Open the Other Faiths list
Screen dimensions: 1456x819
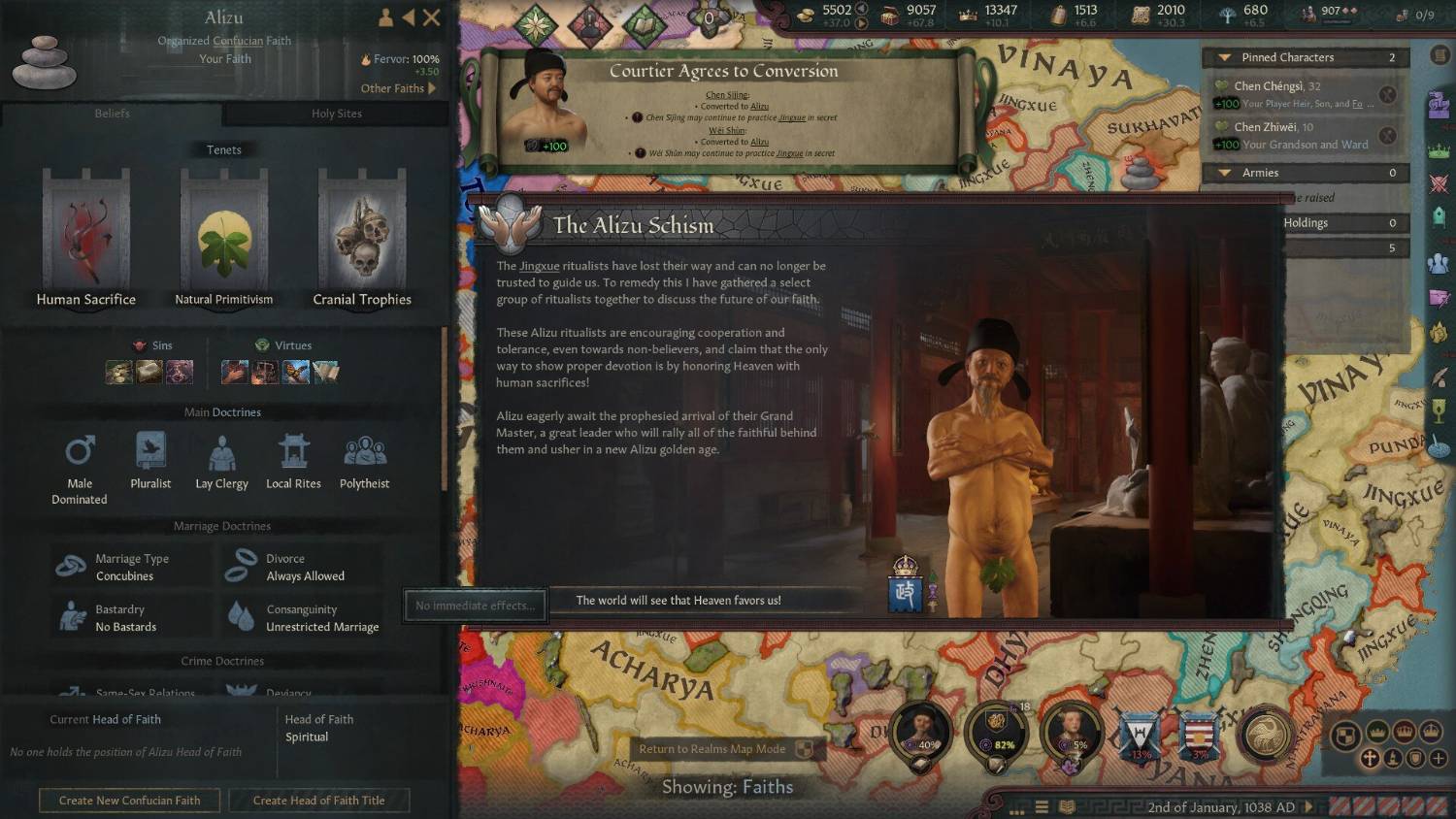pyautogui.click(x=398, y=88)
